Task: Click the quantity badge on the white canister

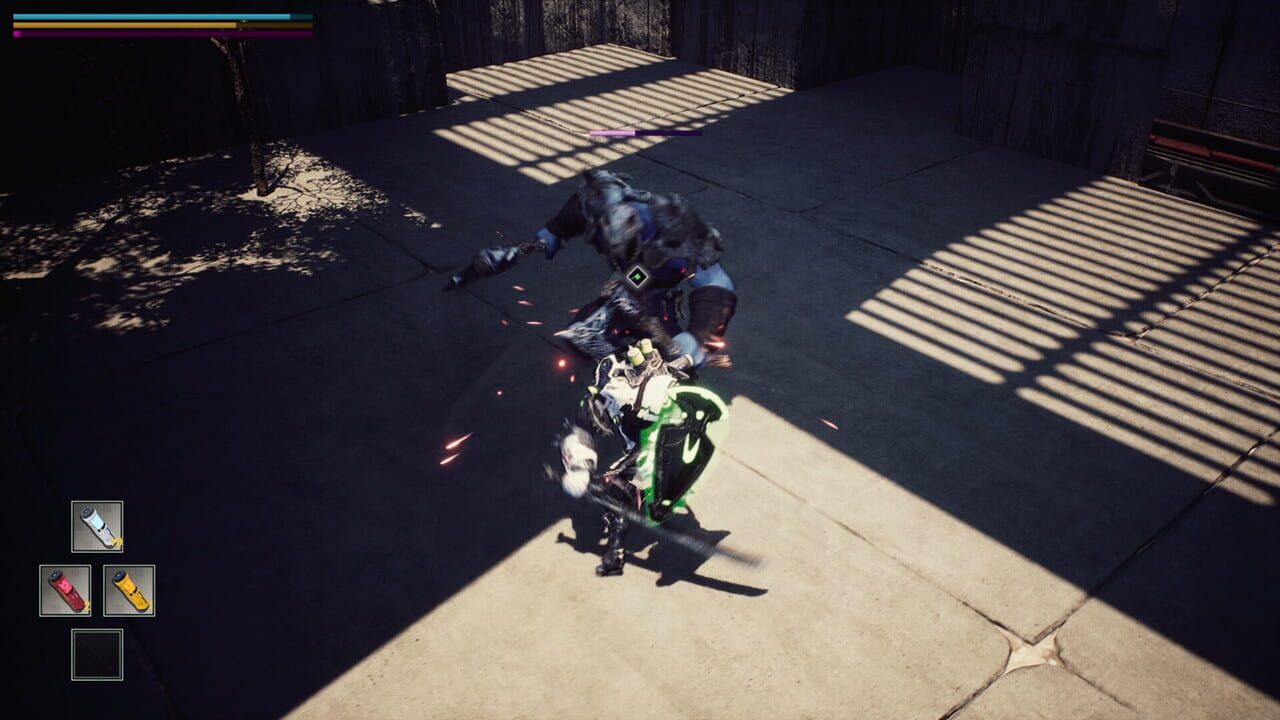Action: [117, 541]
